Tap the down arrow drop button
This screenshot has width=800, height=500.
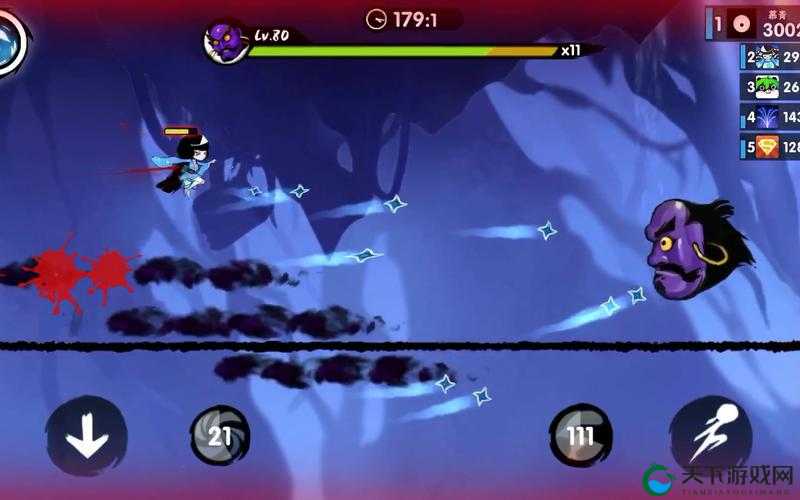click(86, 436)
